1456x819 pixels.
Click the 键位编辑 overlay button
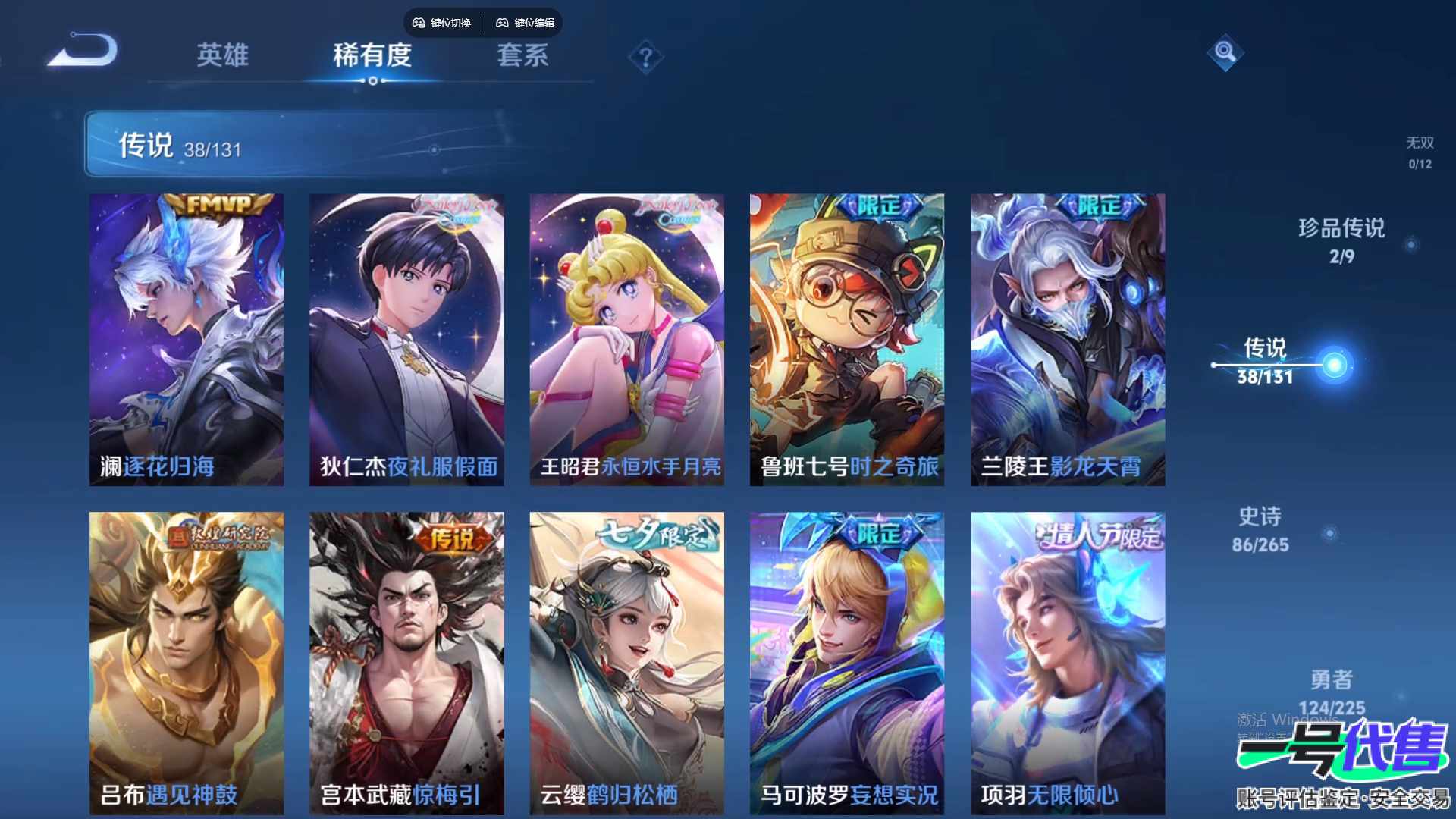pos(526,23)
